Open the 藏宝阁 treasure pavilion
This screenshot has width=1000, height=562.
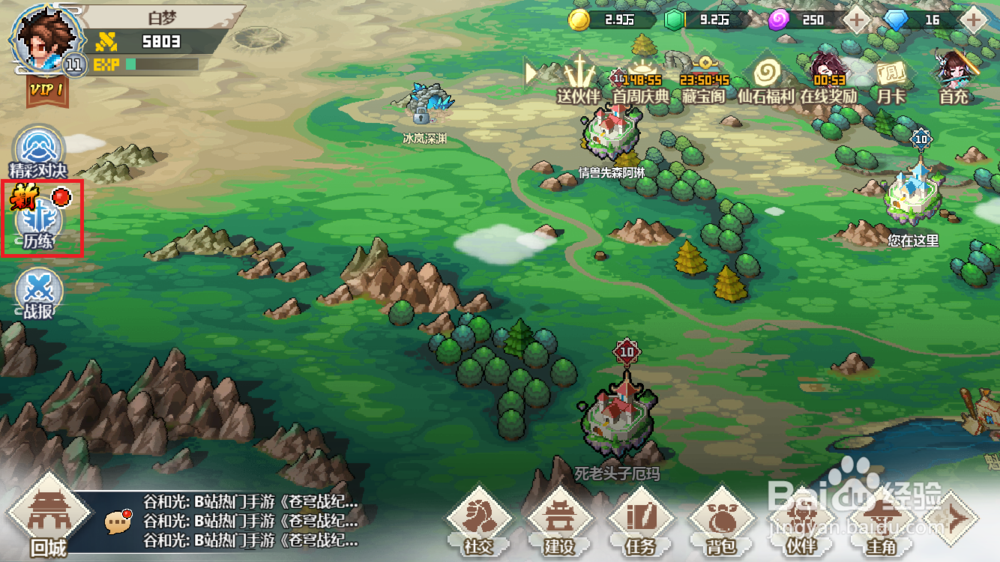click(704, 78)
